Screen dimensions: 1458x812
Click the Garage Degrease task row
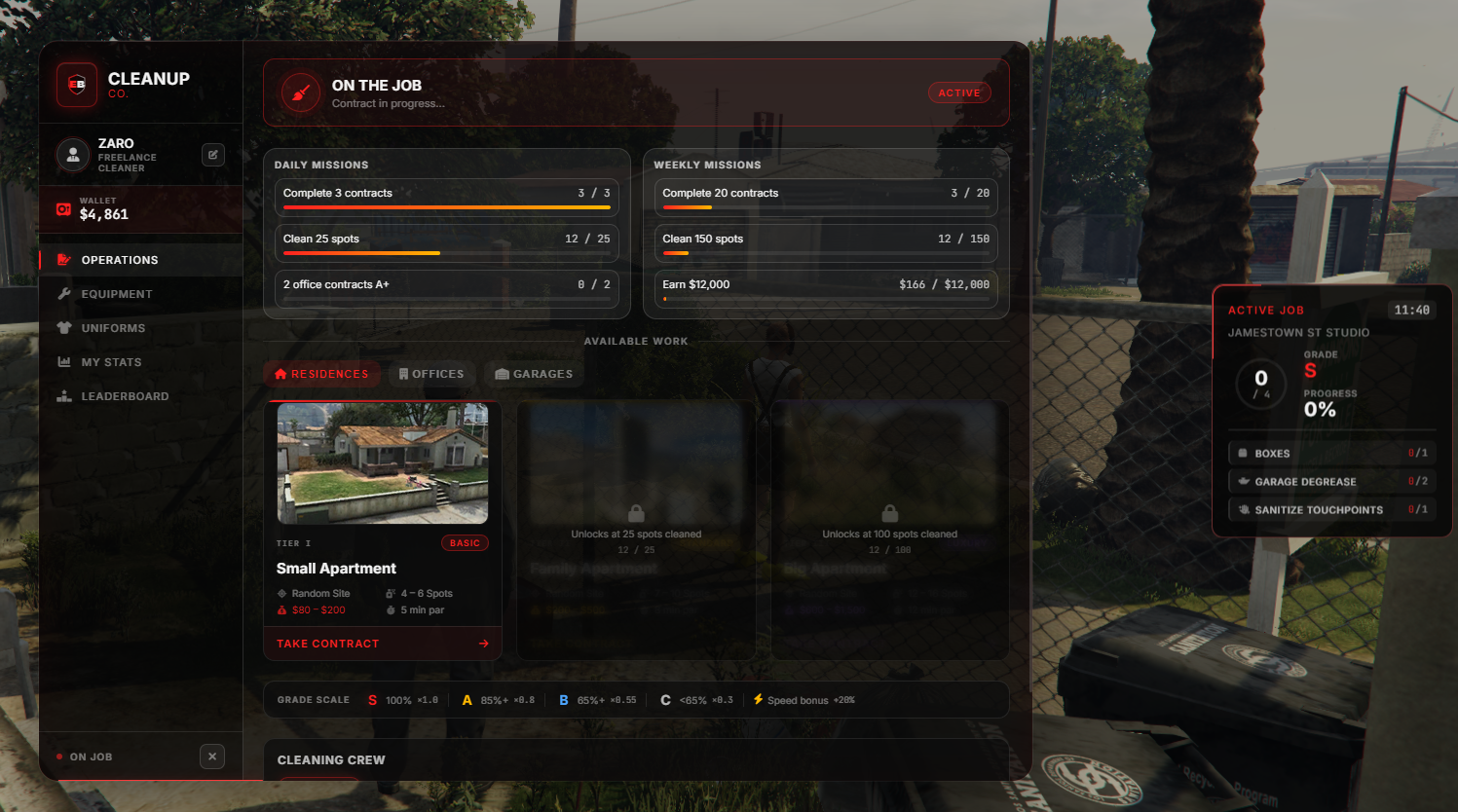point(1330,482)
